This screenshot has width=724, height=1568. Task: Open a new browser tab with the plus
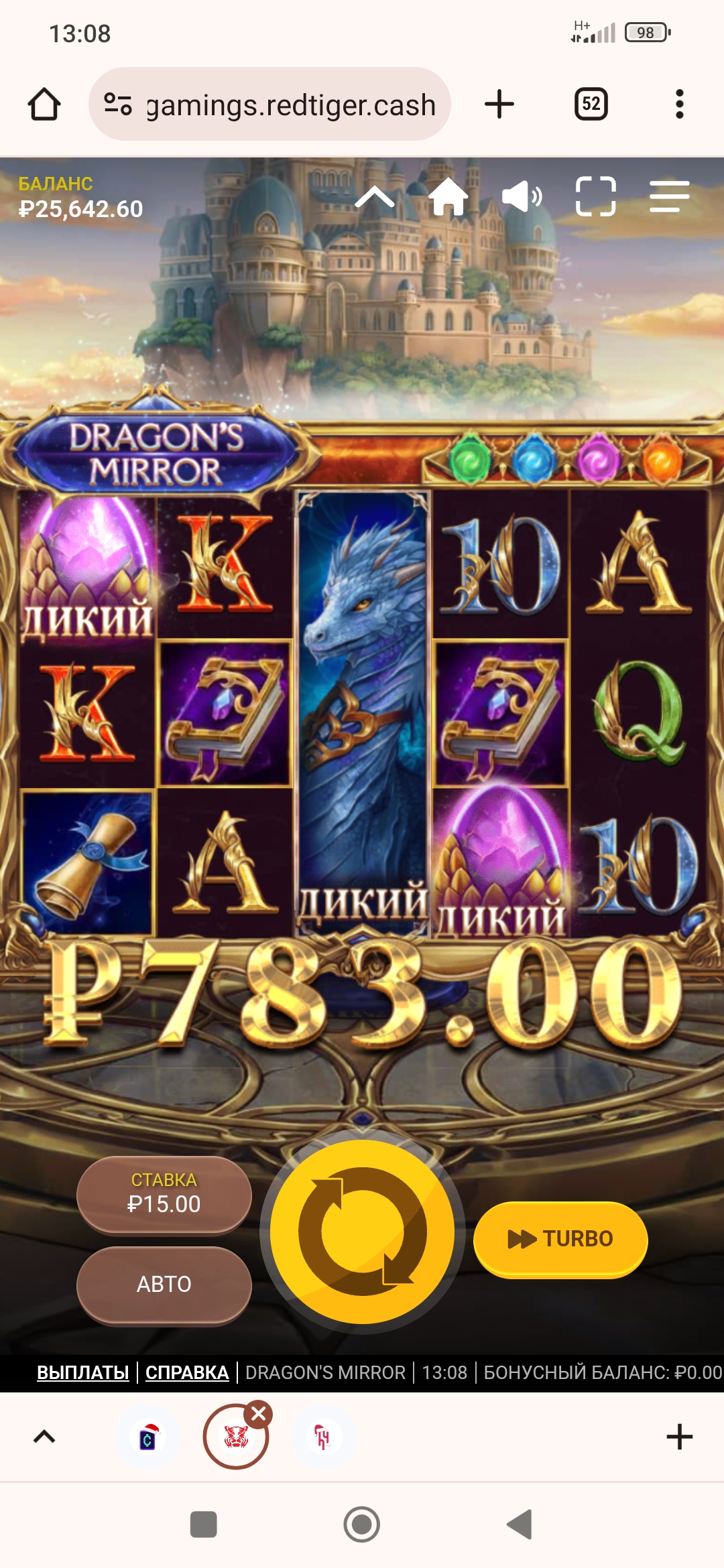point(499,105)
